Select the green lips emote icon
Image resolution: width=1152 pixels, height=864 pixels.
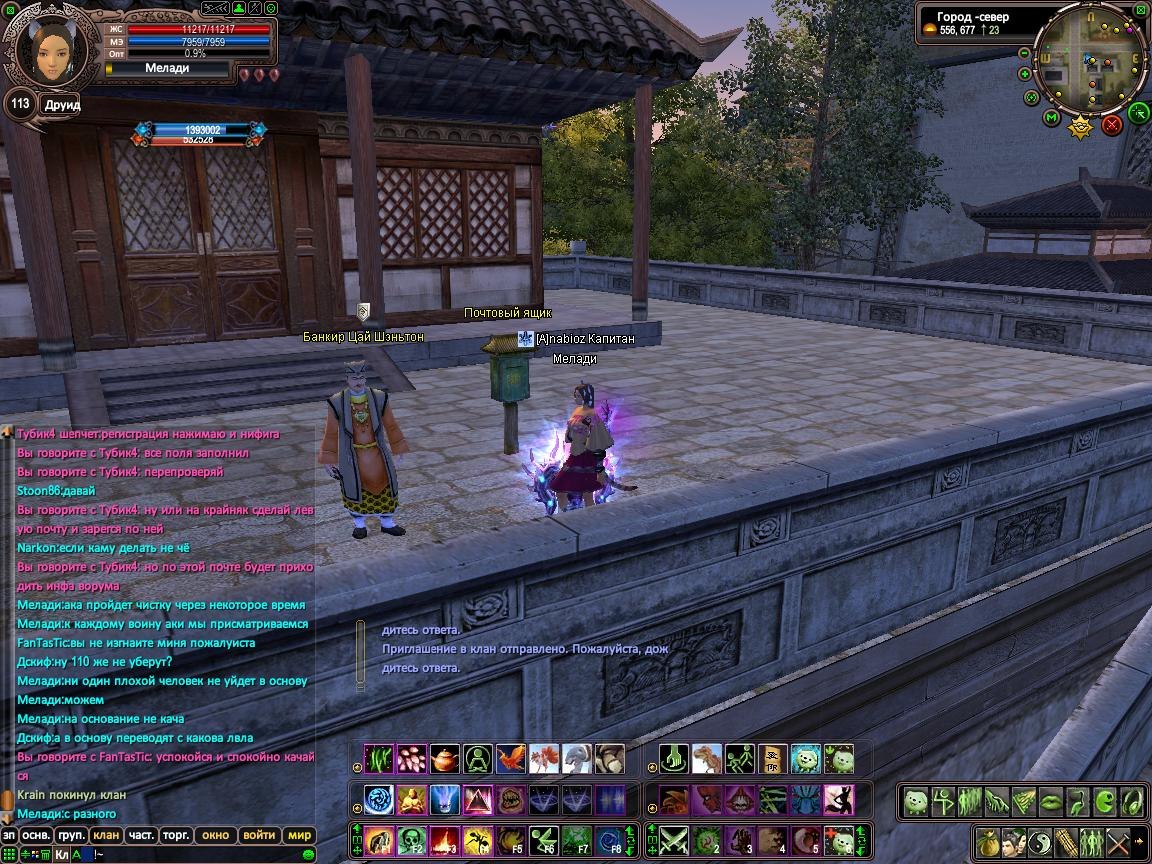pos(1050,801)
